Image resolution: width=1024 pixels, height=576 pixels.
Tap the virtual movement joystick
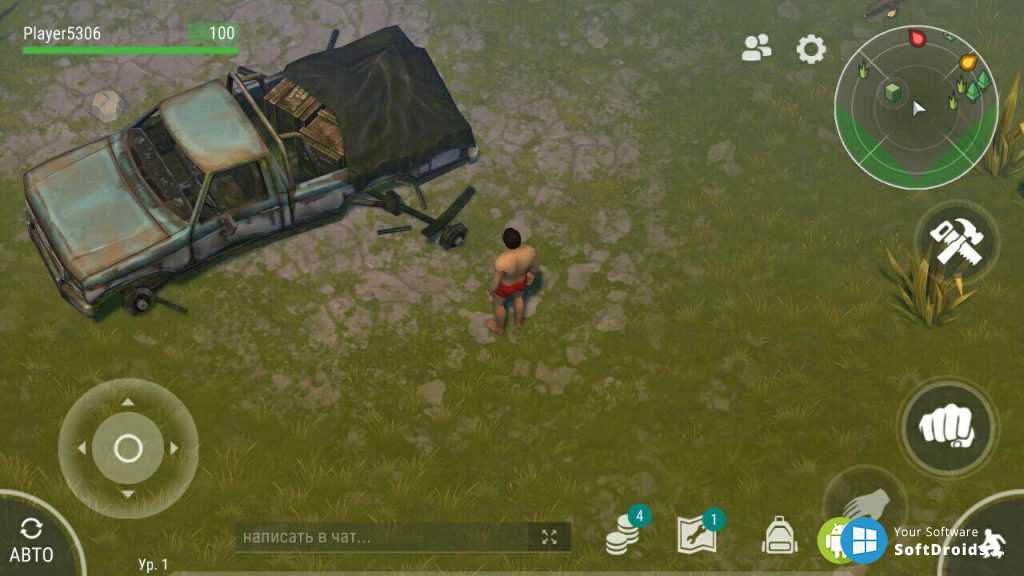click(128, 449)
